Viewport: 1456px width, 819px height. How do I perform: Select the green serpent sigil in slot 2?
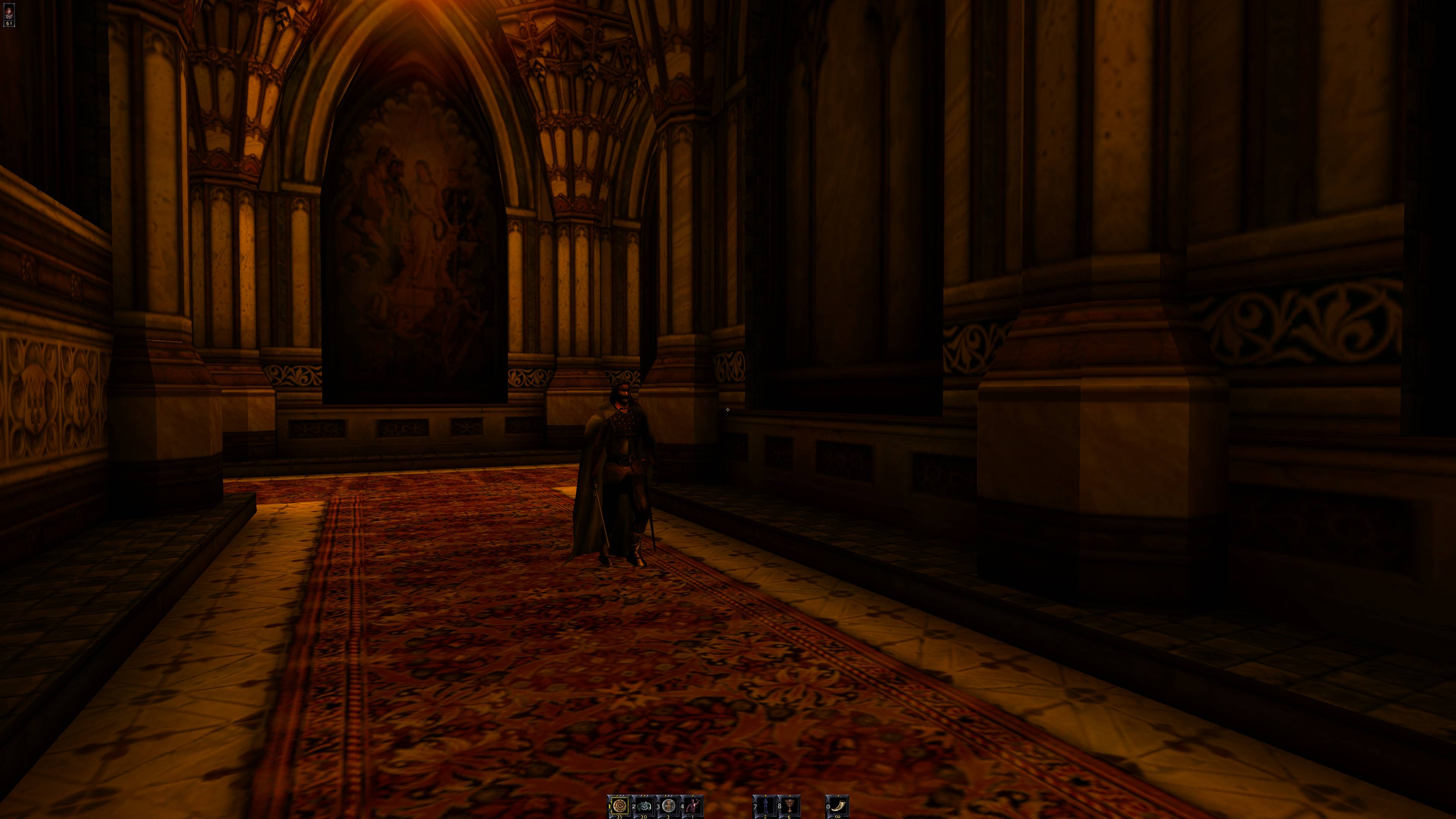click(x=645, y=806)
